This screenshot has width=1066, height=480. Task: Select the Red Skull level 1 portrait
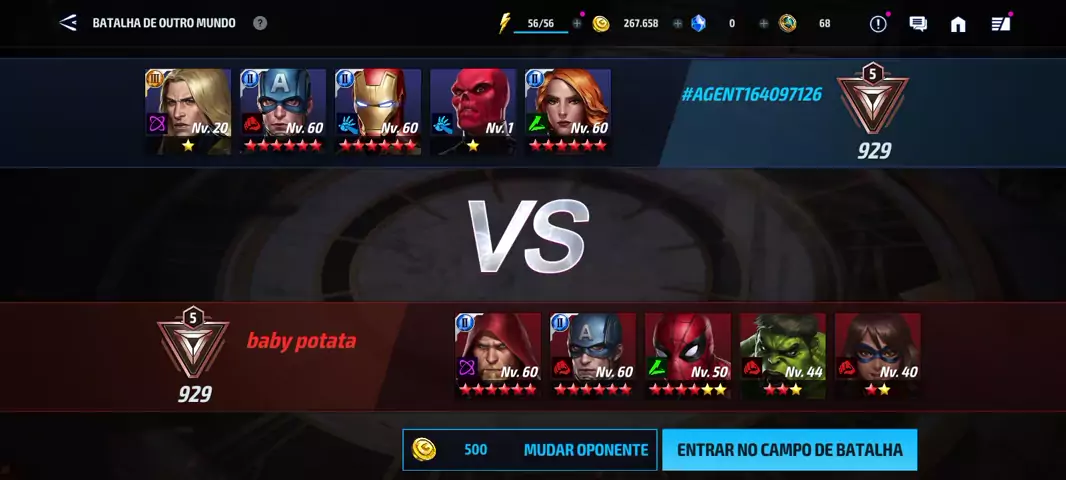pos(473,110)
